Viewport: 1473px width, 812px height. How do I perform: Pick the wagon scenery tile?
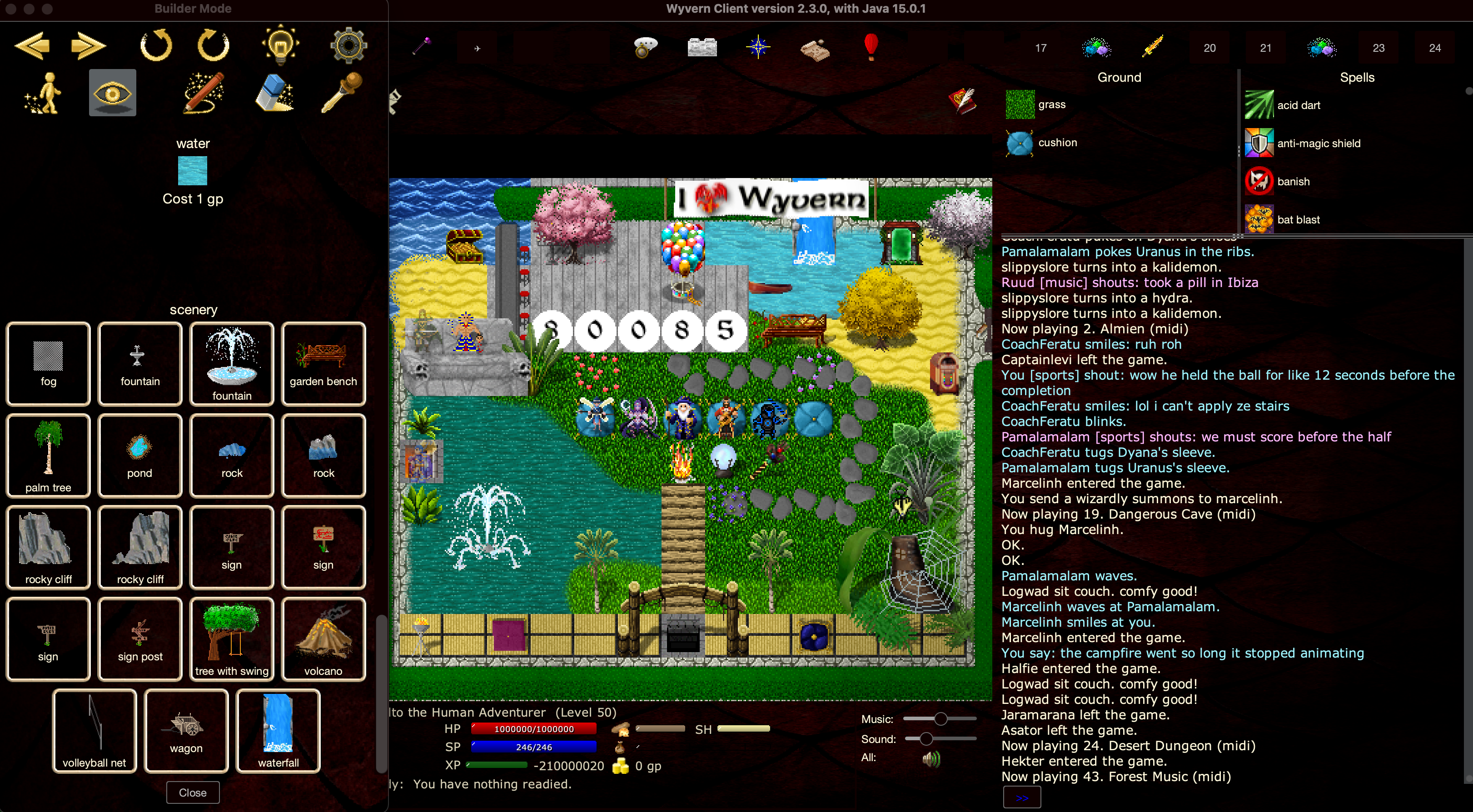186,731
